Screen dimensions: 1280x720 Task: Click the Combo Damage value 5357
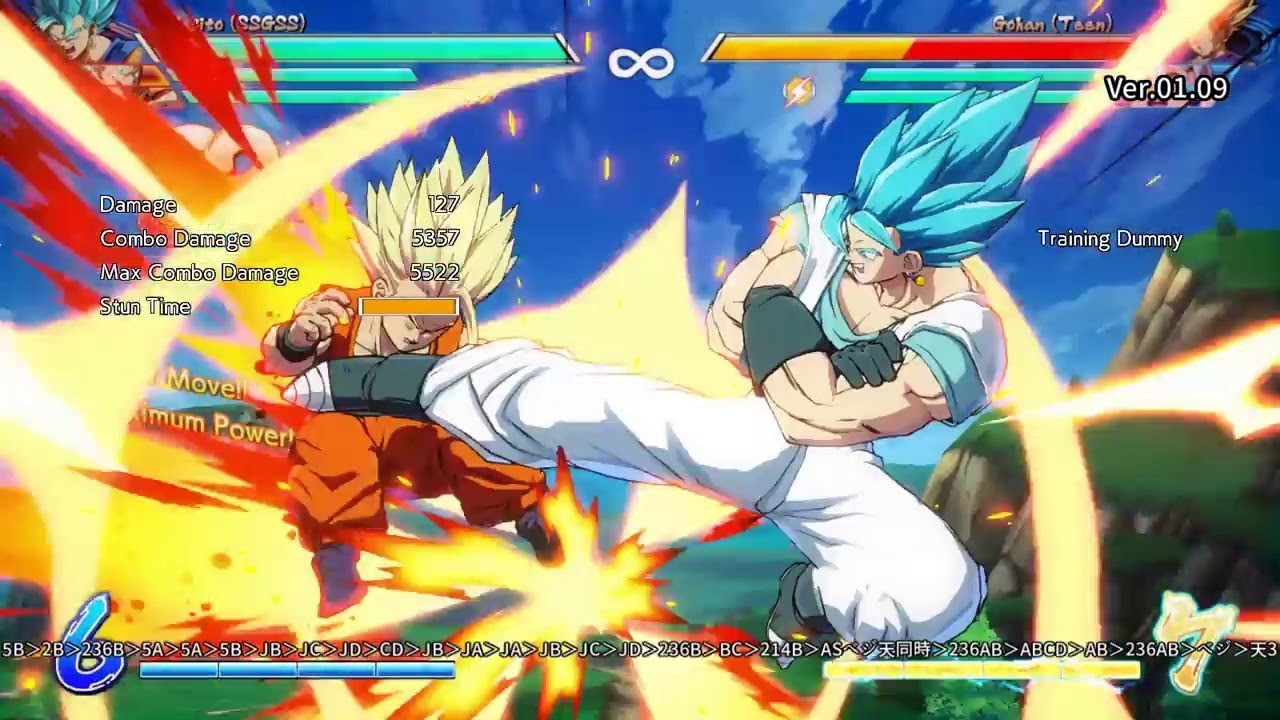(435, 239)
